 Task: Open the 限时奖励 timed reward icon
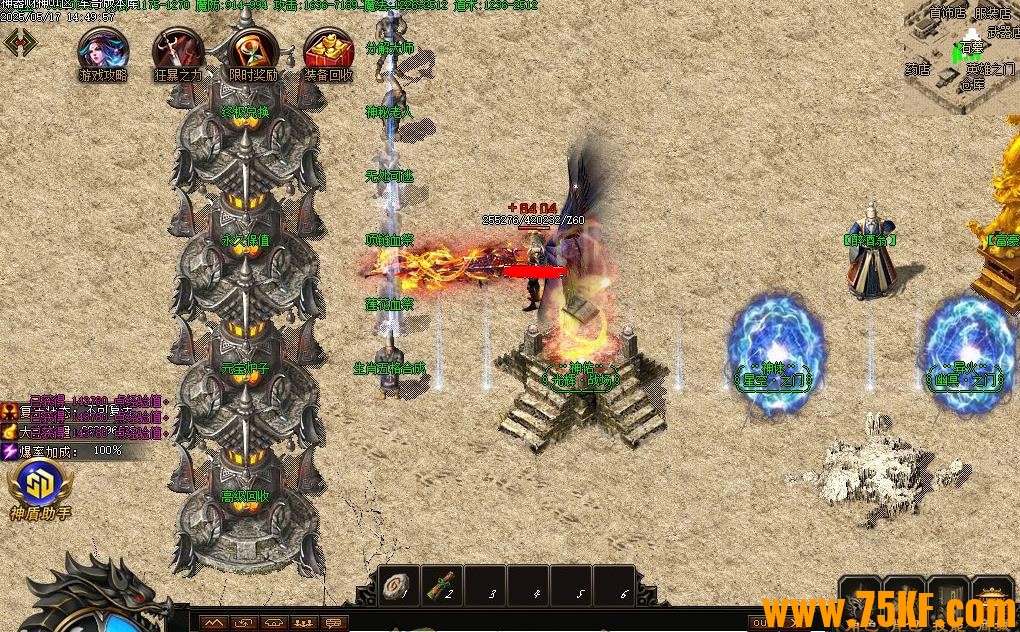252,51
